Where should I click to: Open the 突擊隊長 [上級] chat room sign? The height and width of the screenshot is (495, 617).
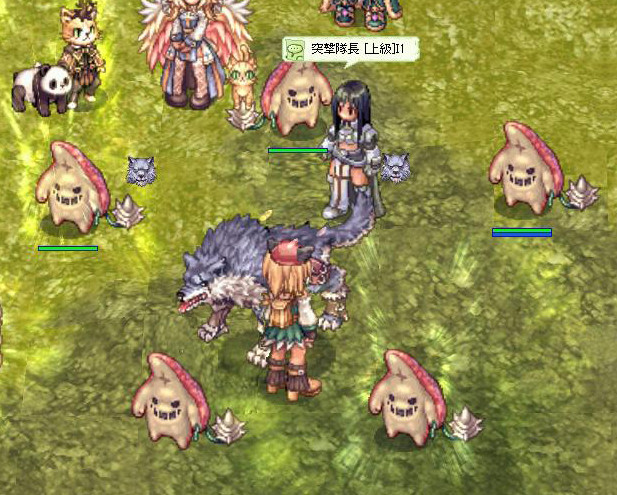coord(349,49)
